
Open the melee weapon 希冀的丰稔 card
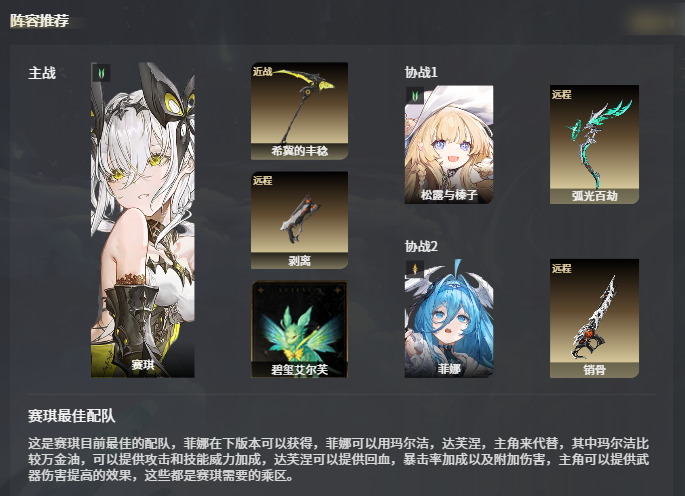pyautogui.click(x=299, y=111)
